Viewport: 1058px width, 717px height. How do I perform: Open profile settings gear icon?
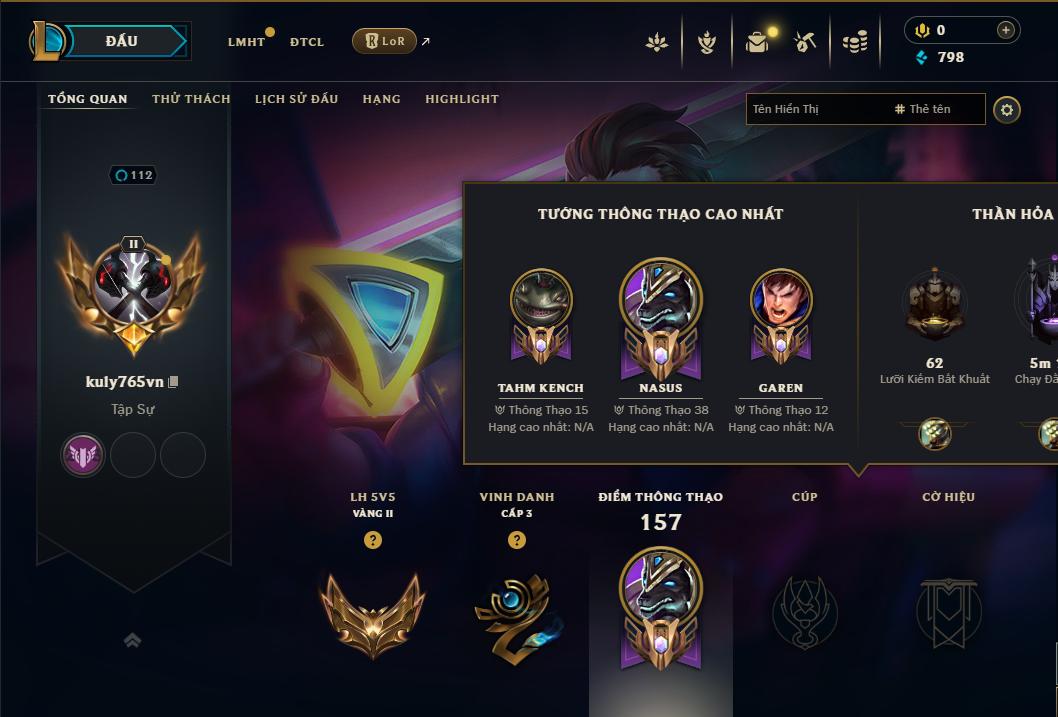point(1007,109)
